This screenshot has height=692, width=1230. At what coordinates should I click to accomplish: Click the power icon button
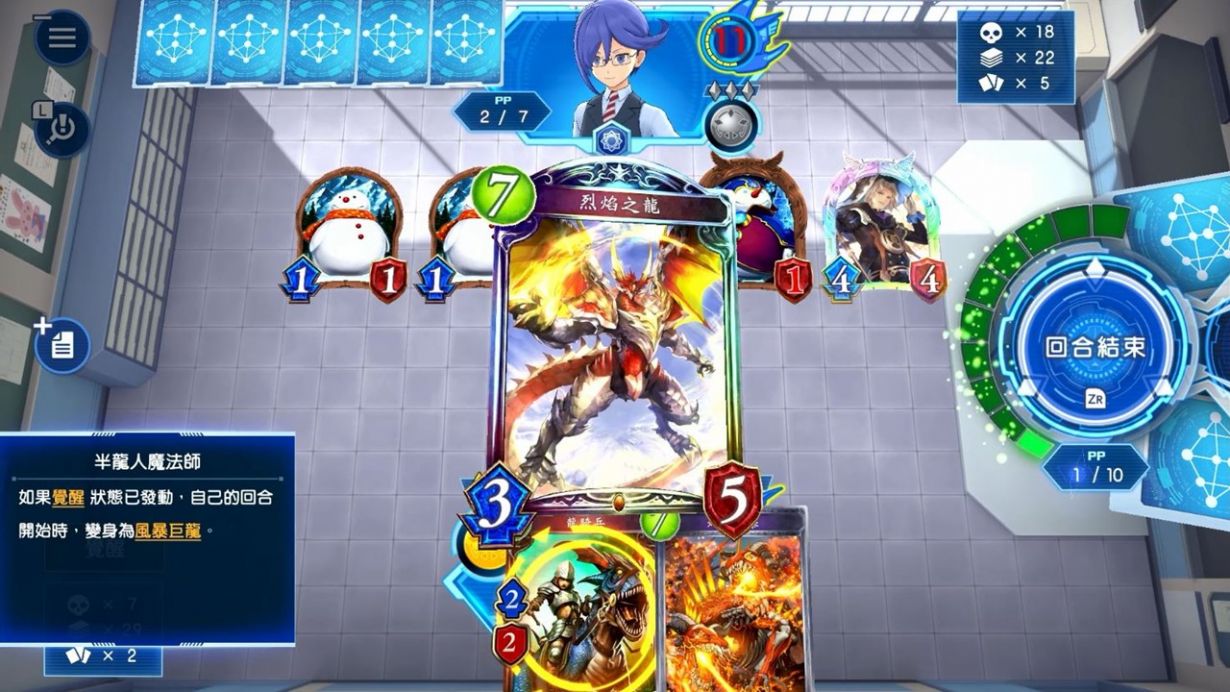pos(62,129)
